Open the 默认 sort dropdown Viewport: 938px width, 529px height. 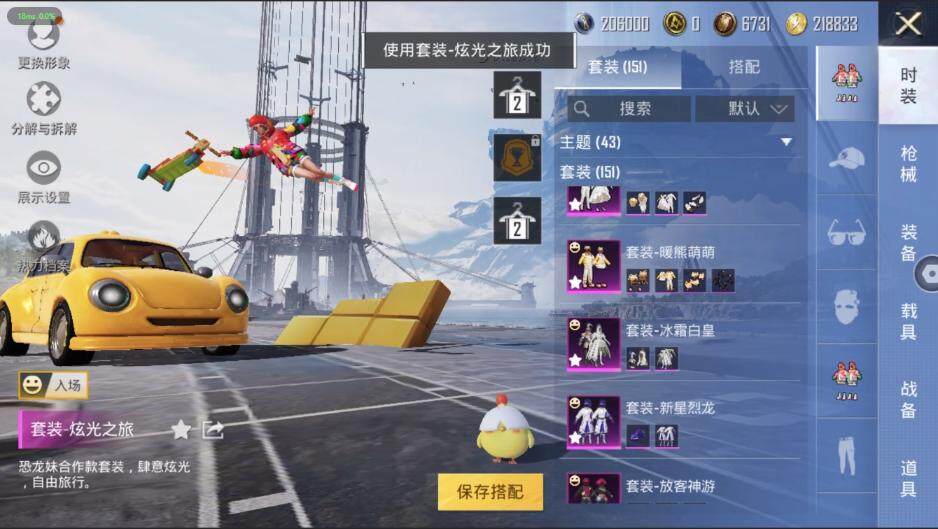(x=744, y=108)
